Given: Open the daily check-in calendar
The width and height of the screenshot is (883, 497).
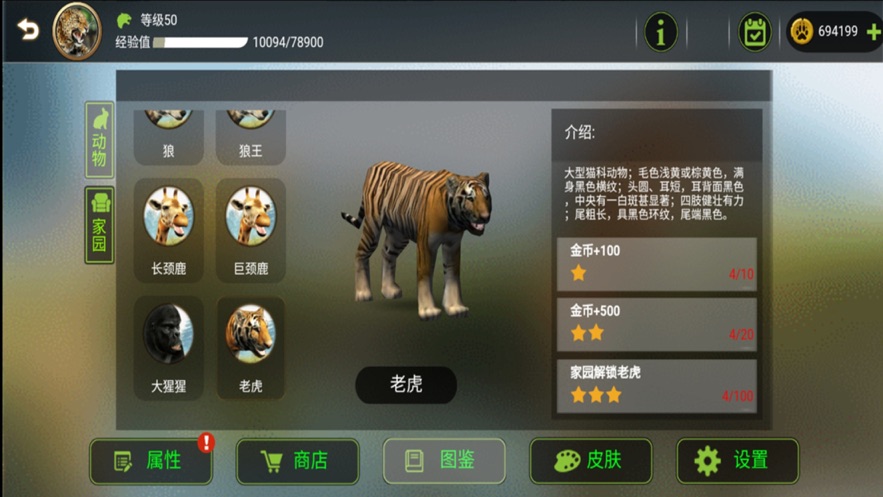Looking at the screenshot, I should point(754,32).
